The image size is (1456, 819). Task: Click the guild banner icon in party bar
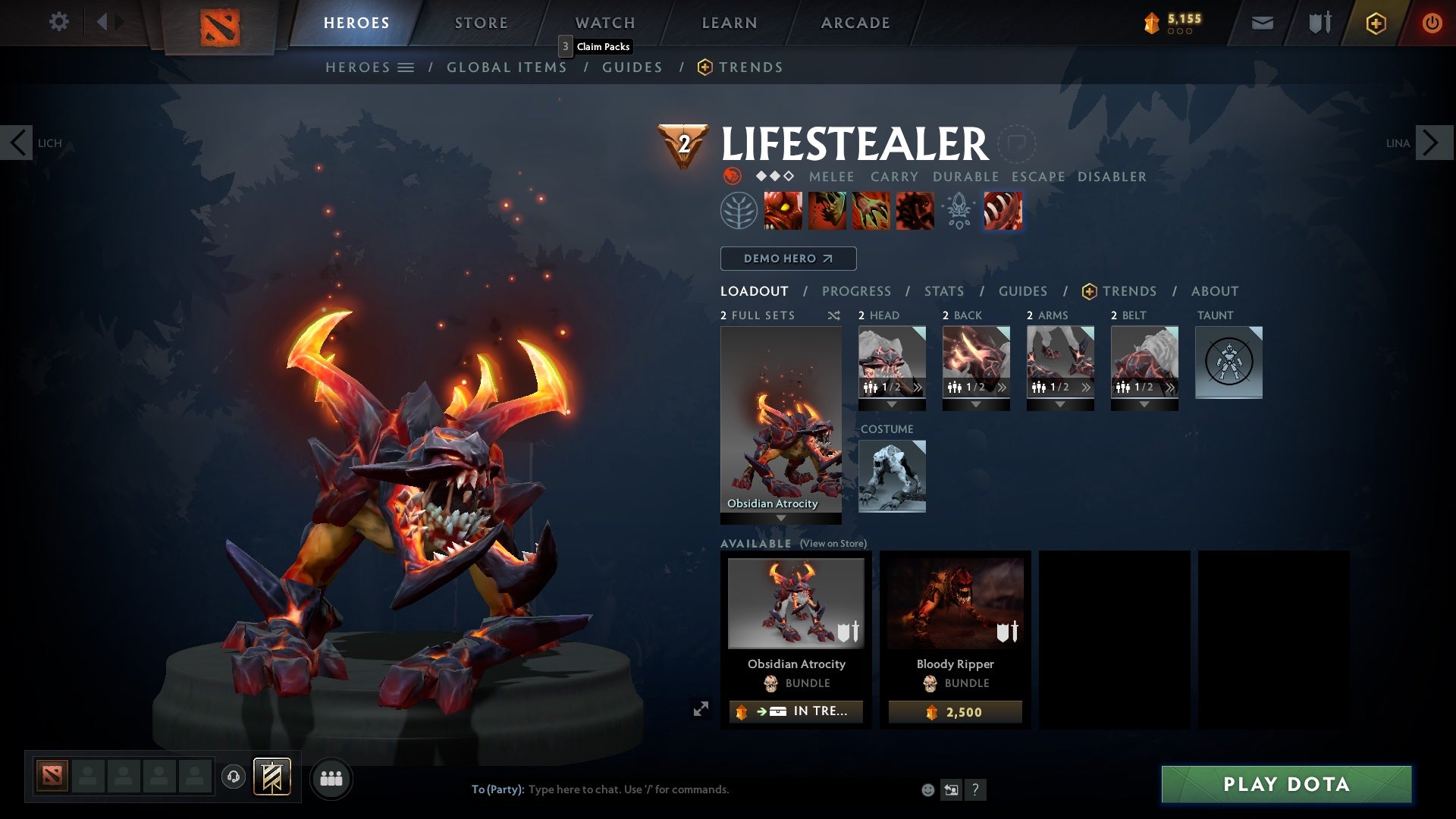pos(272,777)
